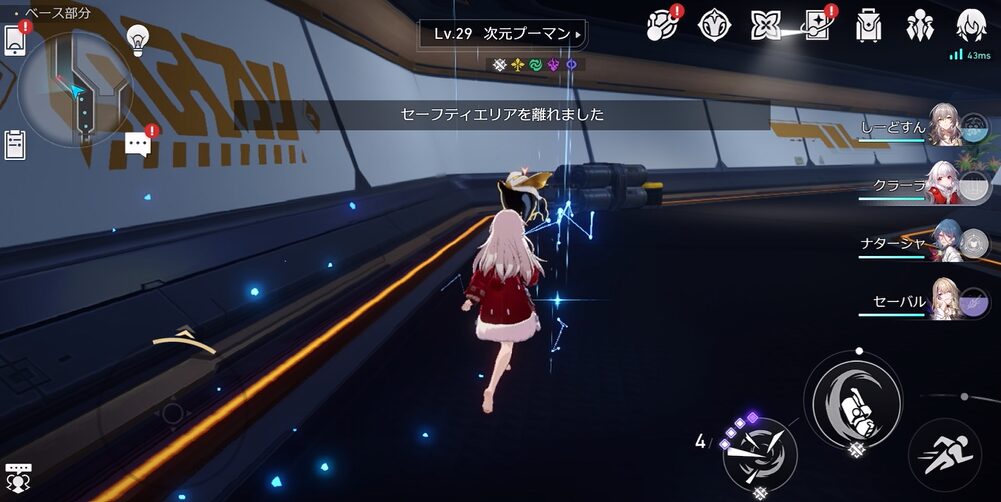Open the chat speech bubble
The width and height of the screenshot is (1001, 502).
(x=138, y=145)
